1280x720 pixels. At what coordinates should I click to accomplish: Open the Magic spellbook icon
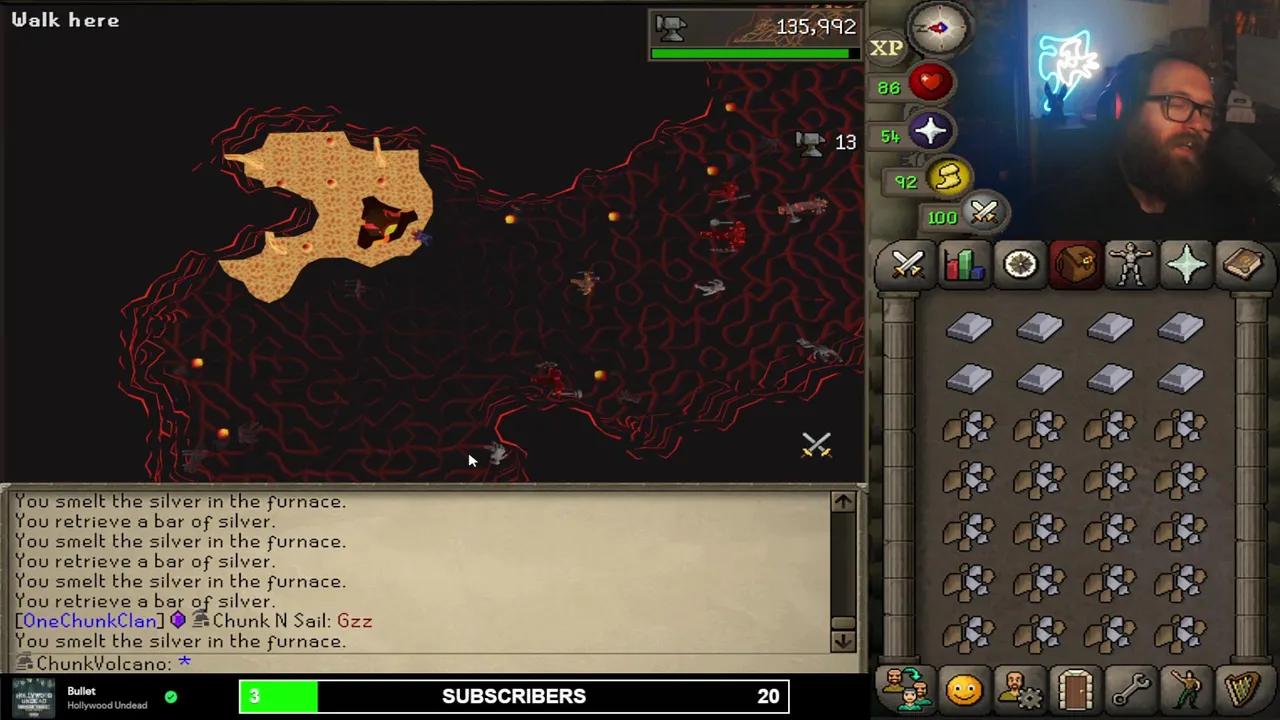click(x=1243, y=264)
